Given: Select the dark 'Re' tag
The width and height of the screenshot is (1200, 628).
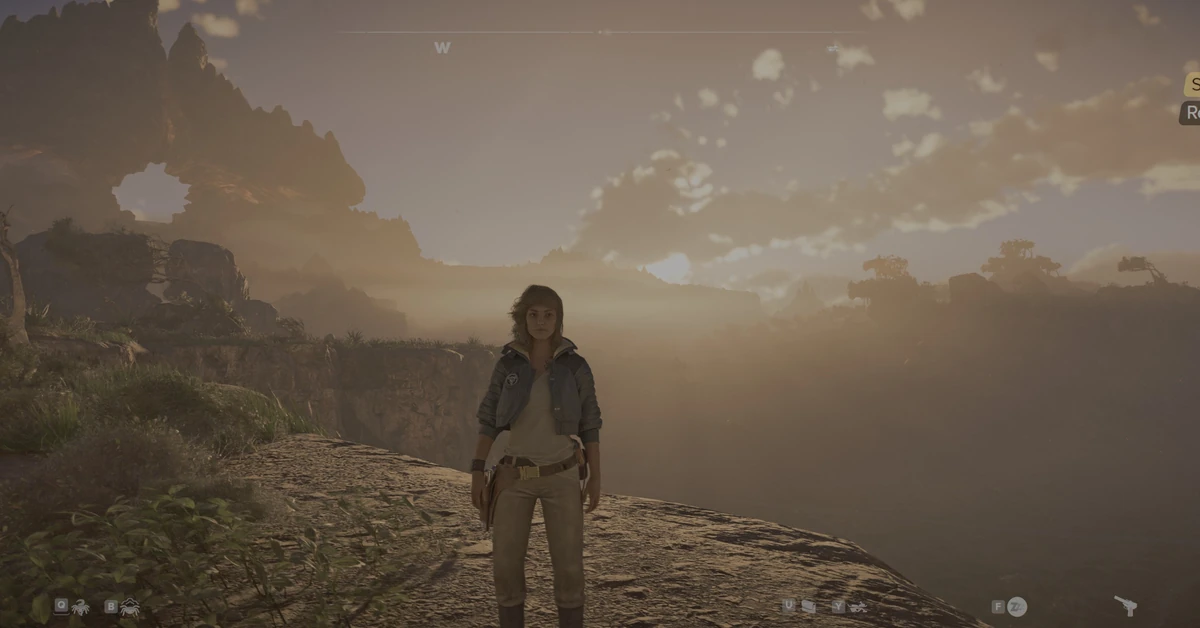Looking at the screenshot, I should 1190,113.
